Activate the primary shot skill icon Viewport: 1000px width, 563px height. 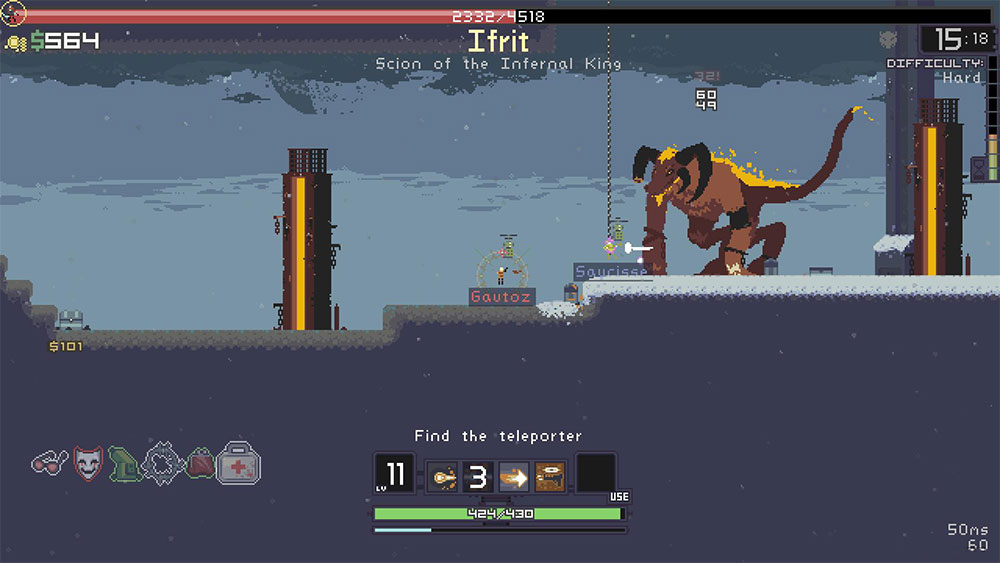[x=442, y=476]
